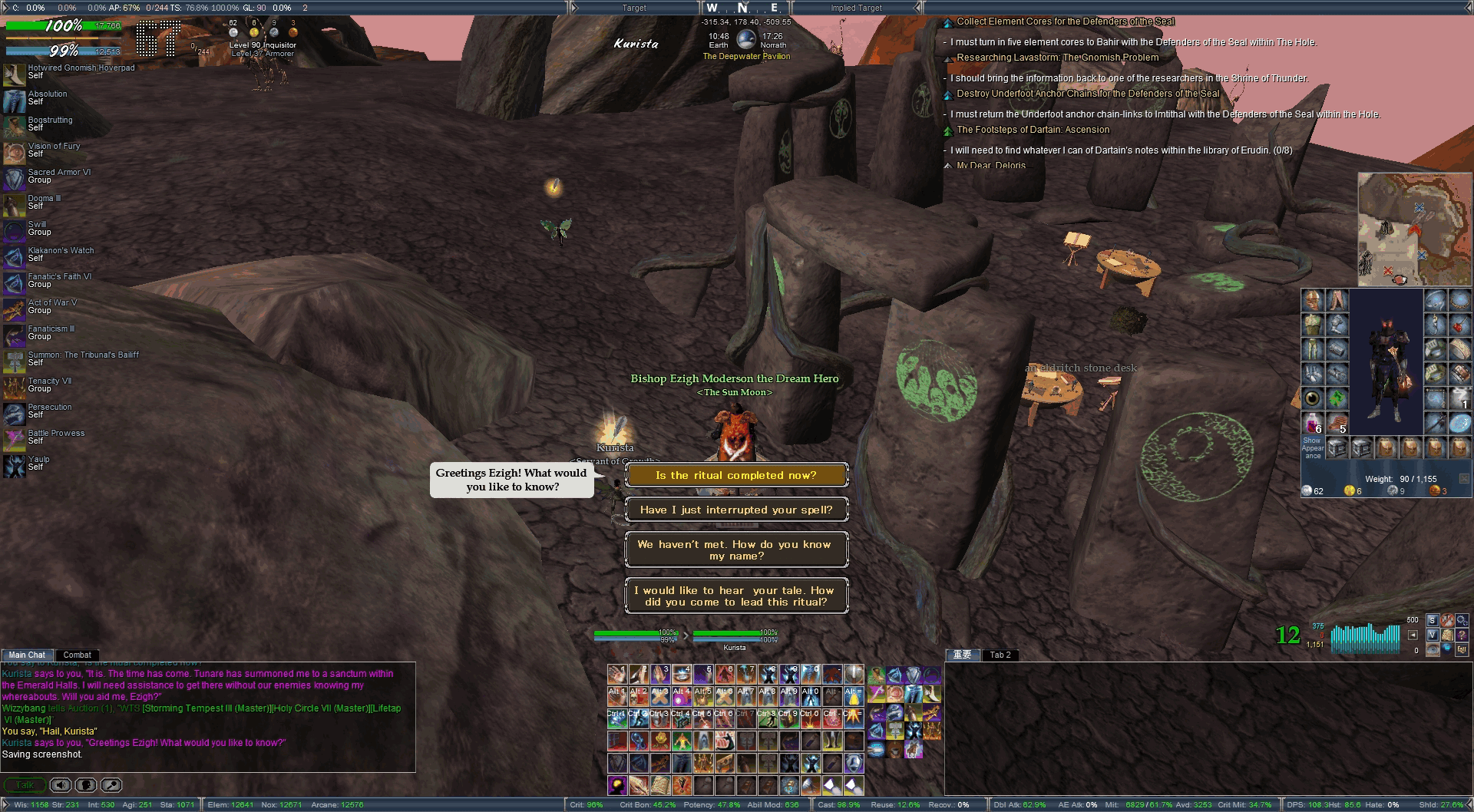Click the Sacred Armor VI buff icon

[x=14, y=179]
